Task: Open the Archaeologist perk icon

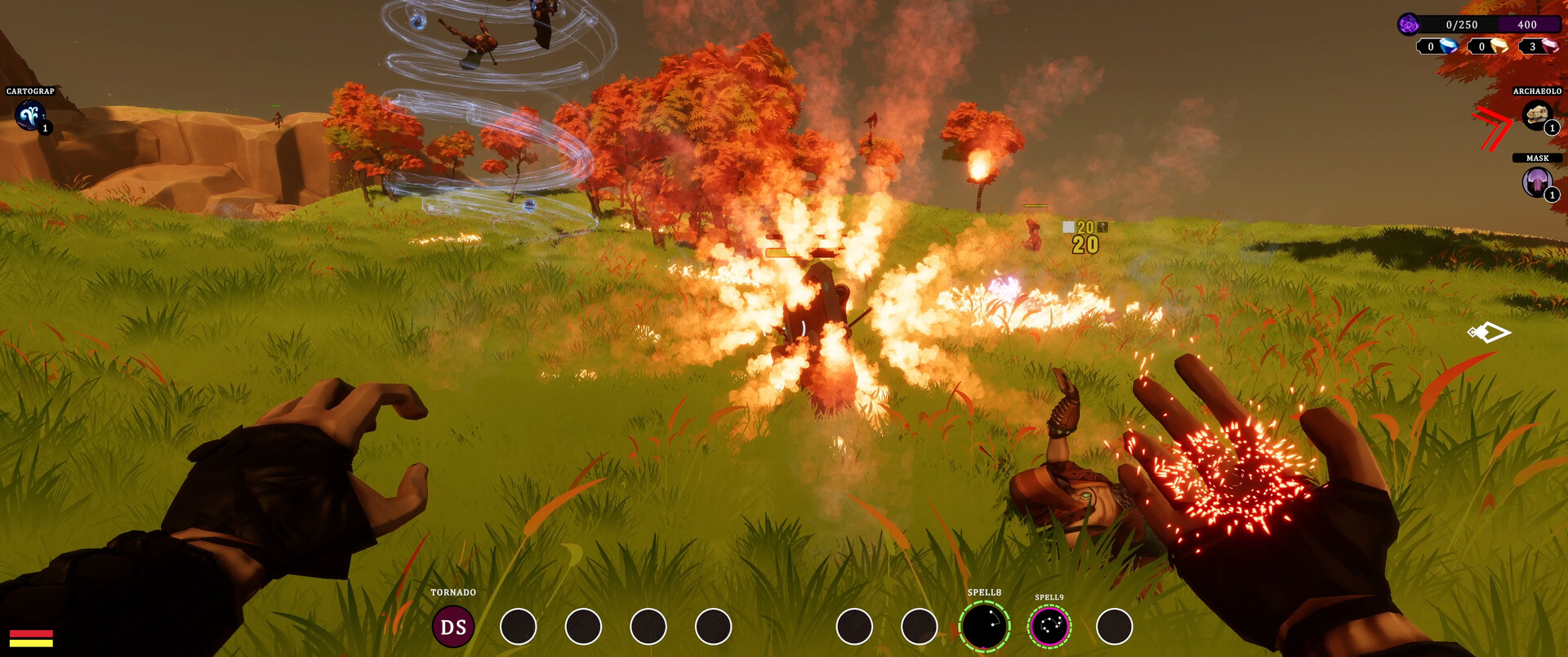Action: pos(1538,115)
